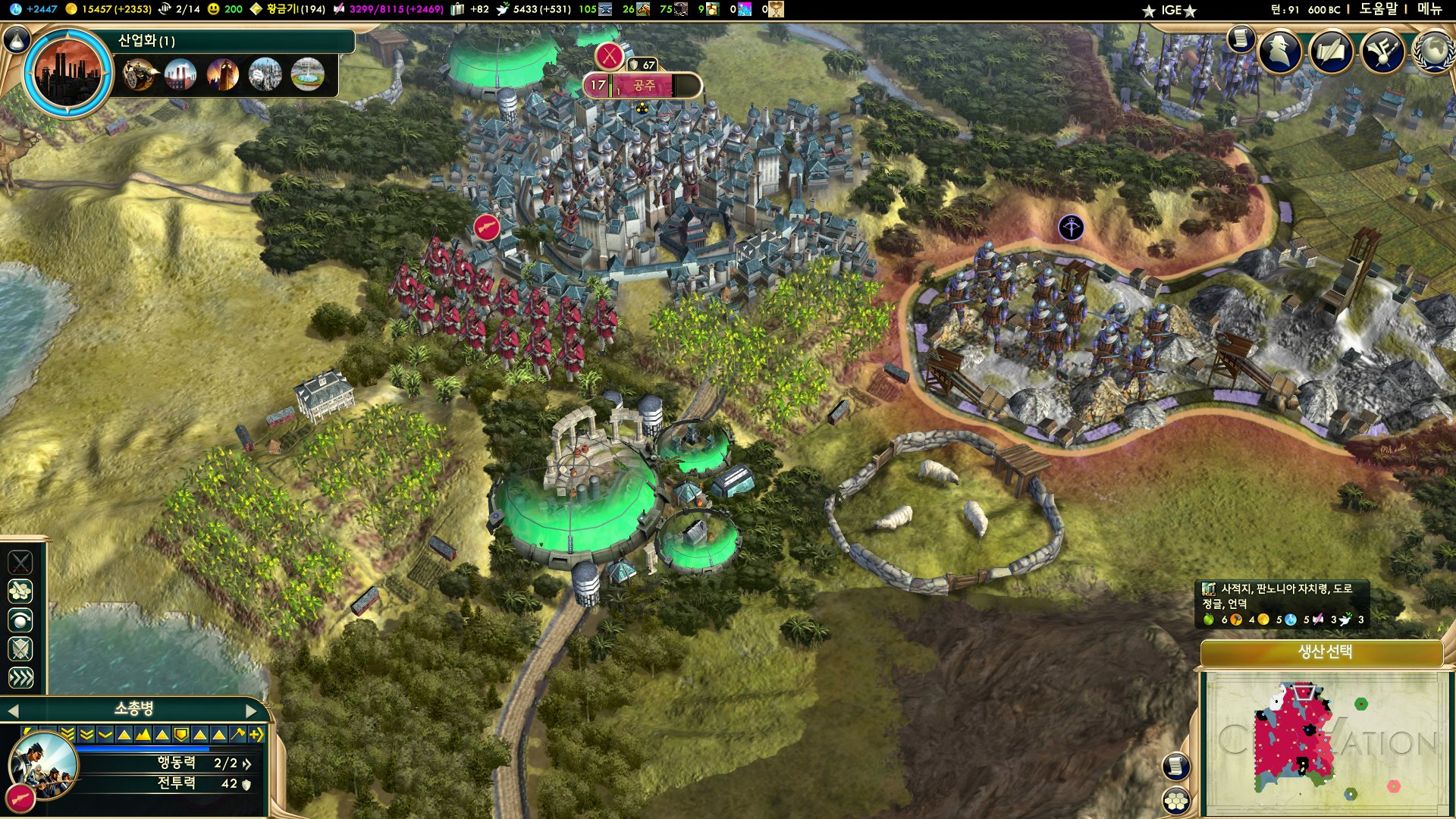Open the diplomacy globe icon
Screen dimensions: 1456x819
pos(1433,51)
